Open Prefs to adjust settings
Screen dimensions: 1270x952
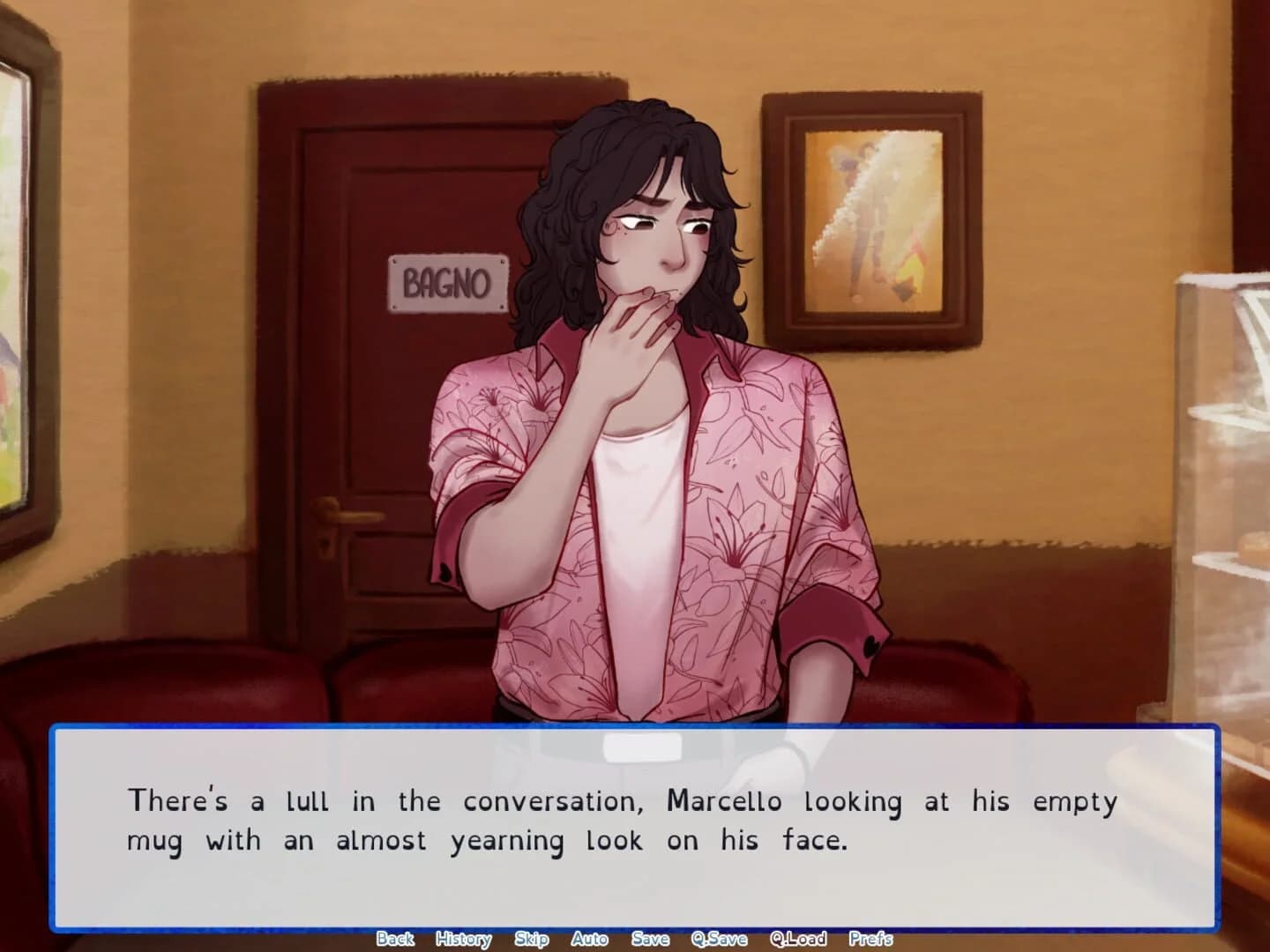[x=871, y=939]
